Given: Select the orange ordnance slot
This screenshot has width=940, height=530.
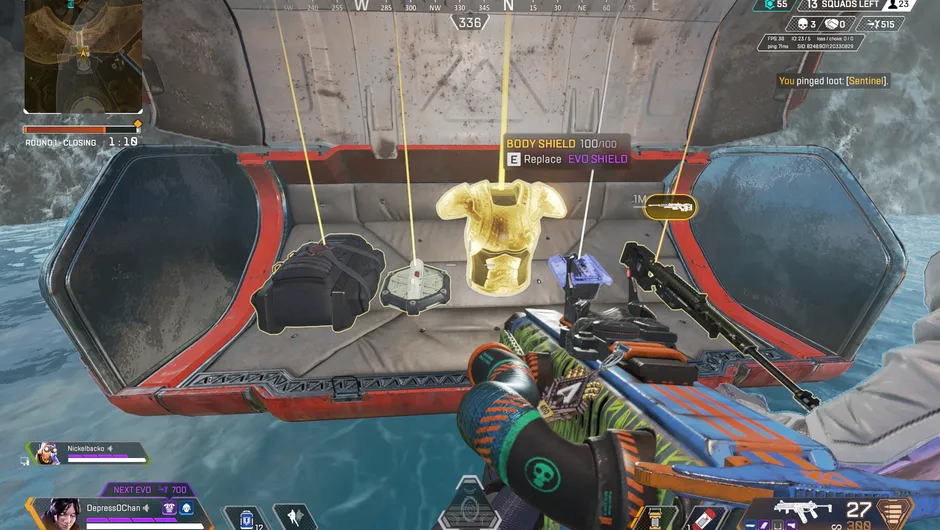Looking at the screenshot, I should click(657, 518).
